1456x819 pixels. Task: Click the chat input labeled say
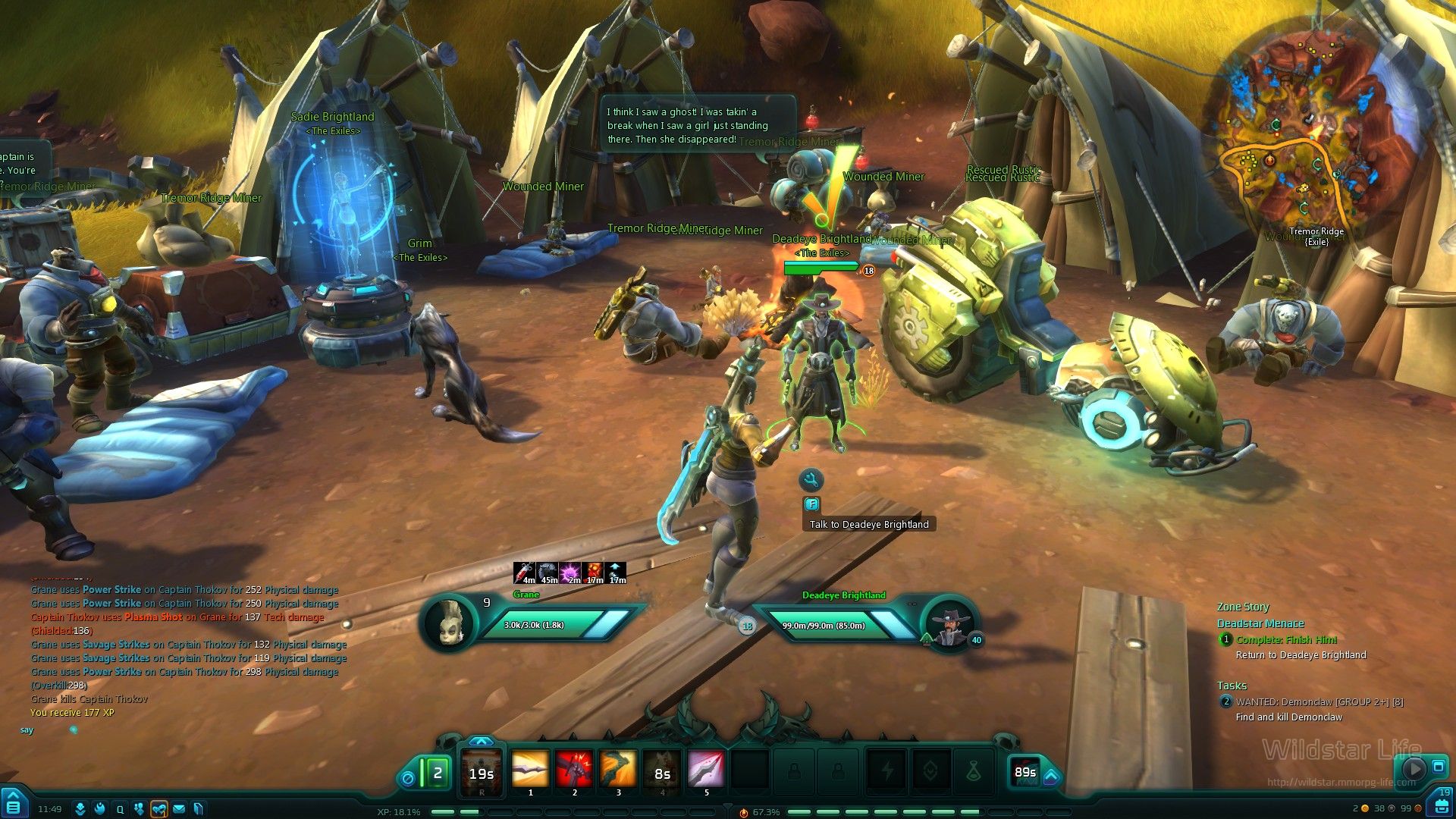tap(27, 730)
